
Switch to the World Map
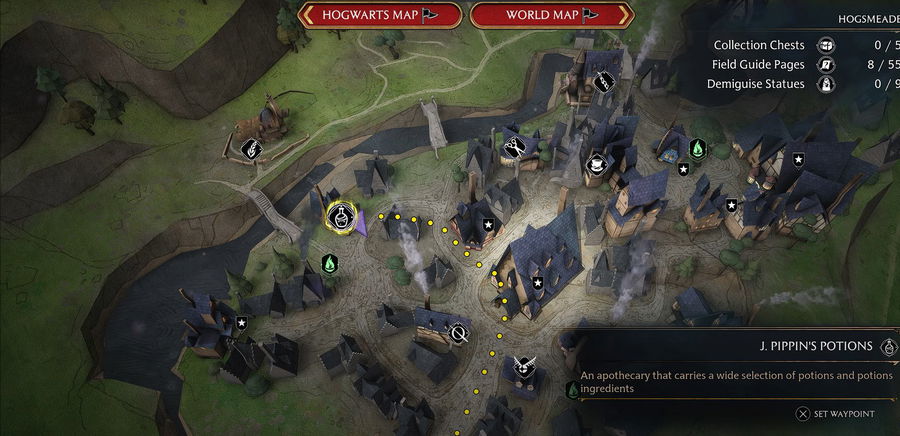tap(551, 15)
